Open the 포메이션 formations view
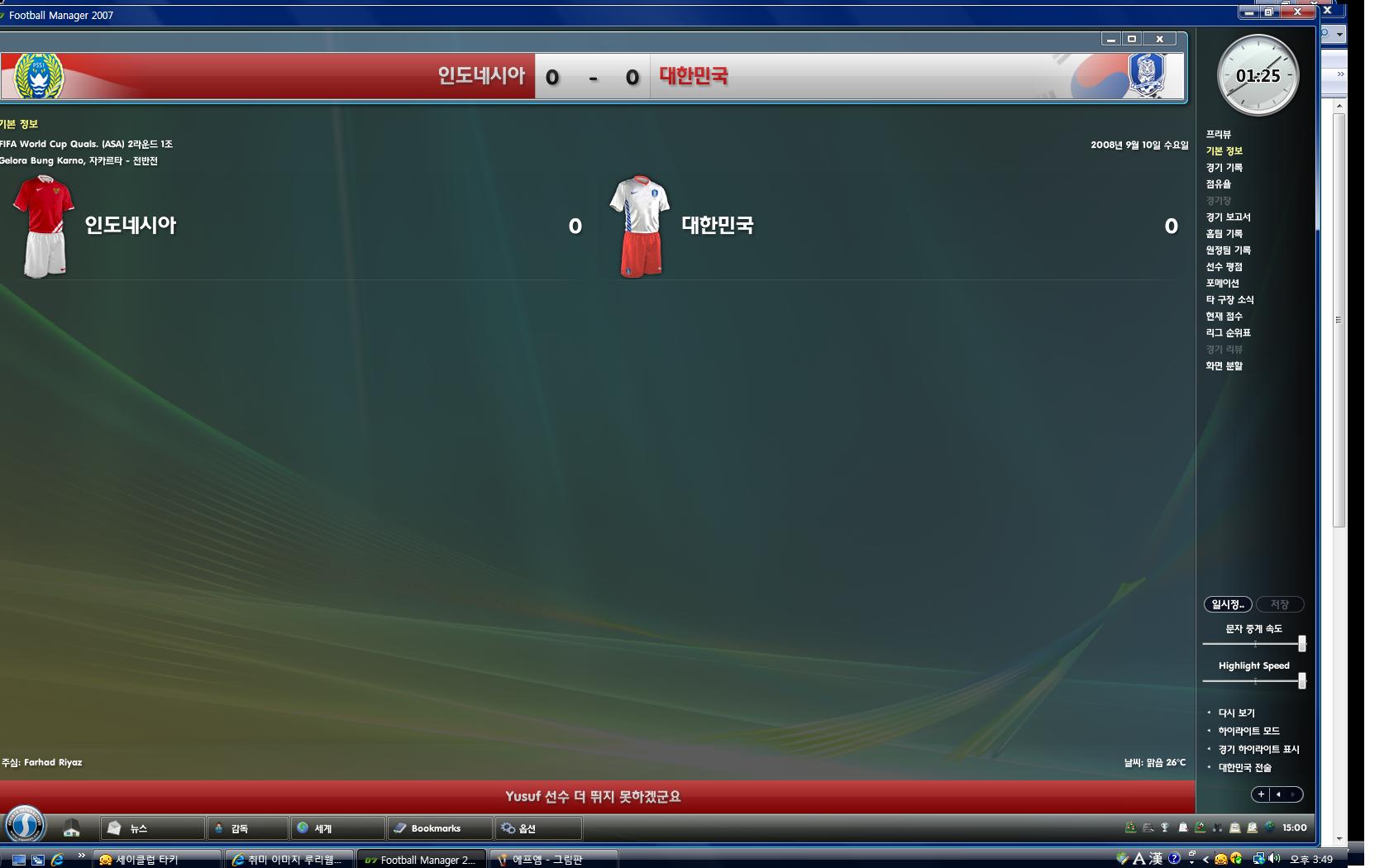The width and height of the screenshot is (1389, 868). (x=1222, y=284)
